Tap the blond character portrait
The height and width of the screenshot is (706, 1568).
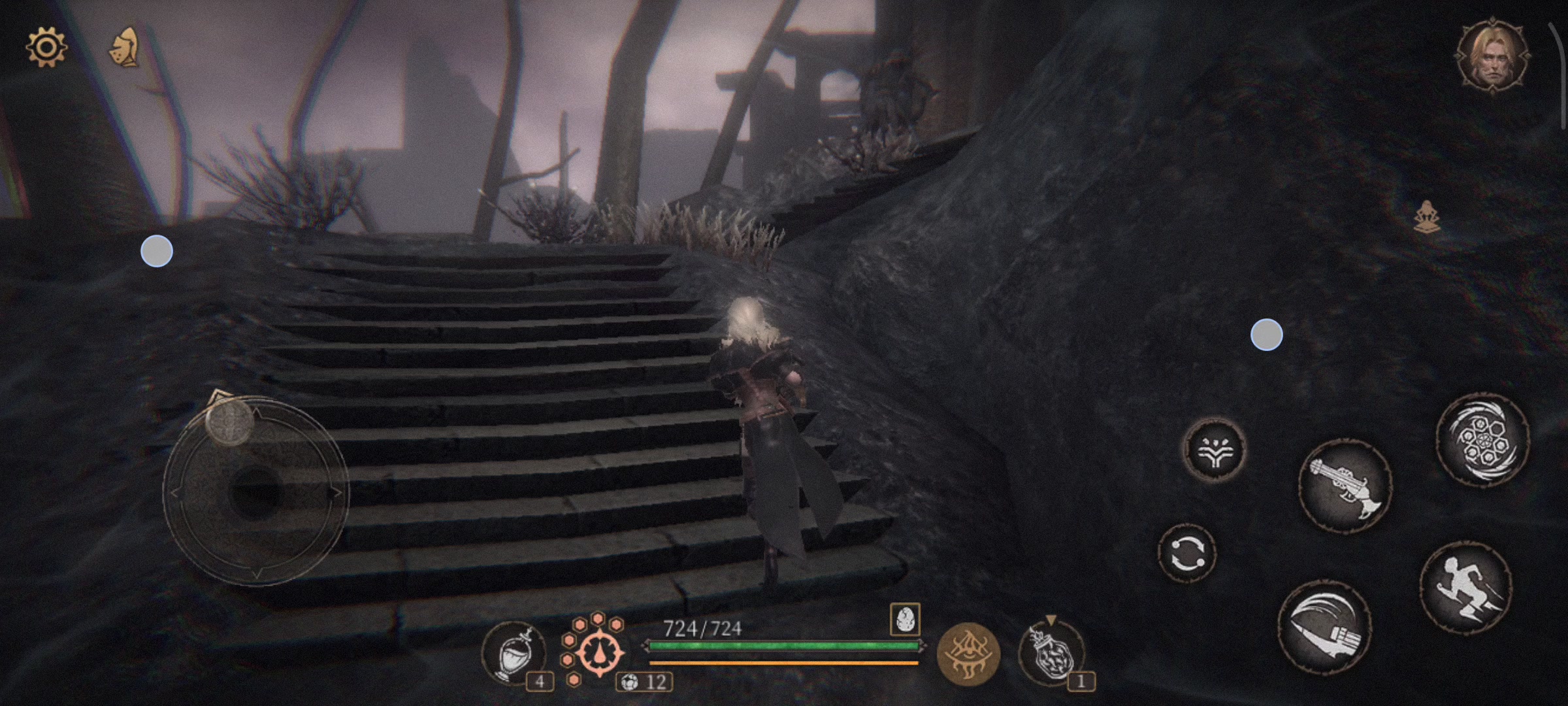click(x=1492, y=58)
